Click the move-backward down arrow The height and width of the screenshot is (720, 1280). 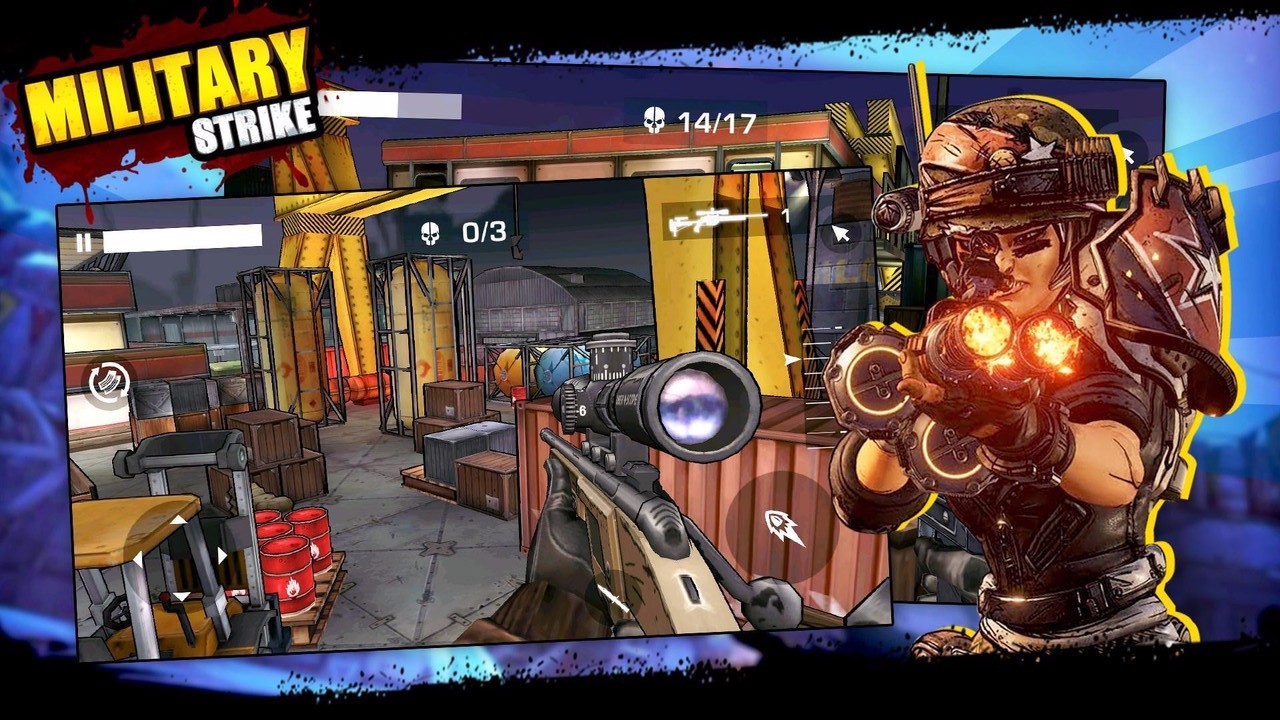[x=180, y=597]
